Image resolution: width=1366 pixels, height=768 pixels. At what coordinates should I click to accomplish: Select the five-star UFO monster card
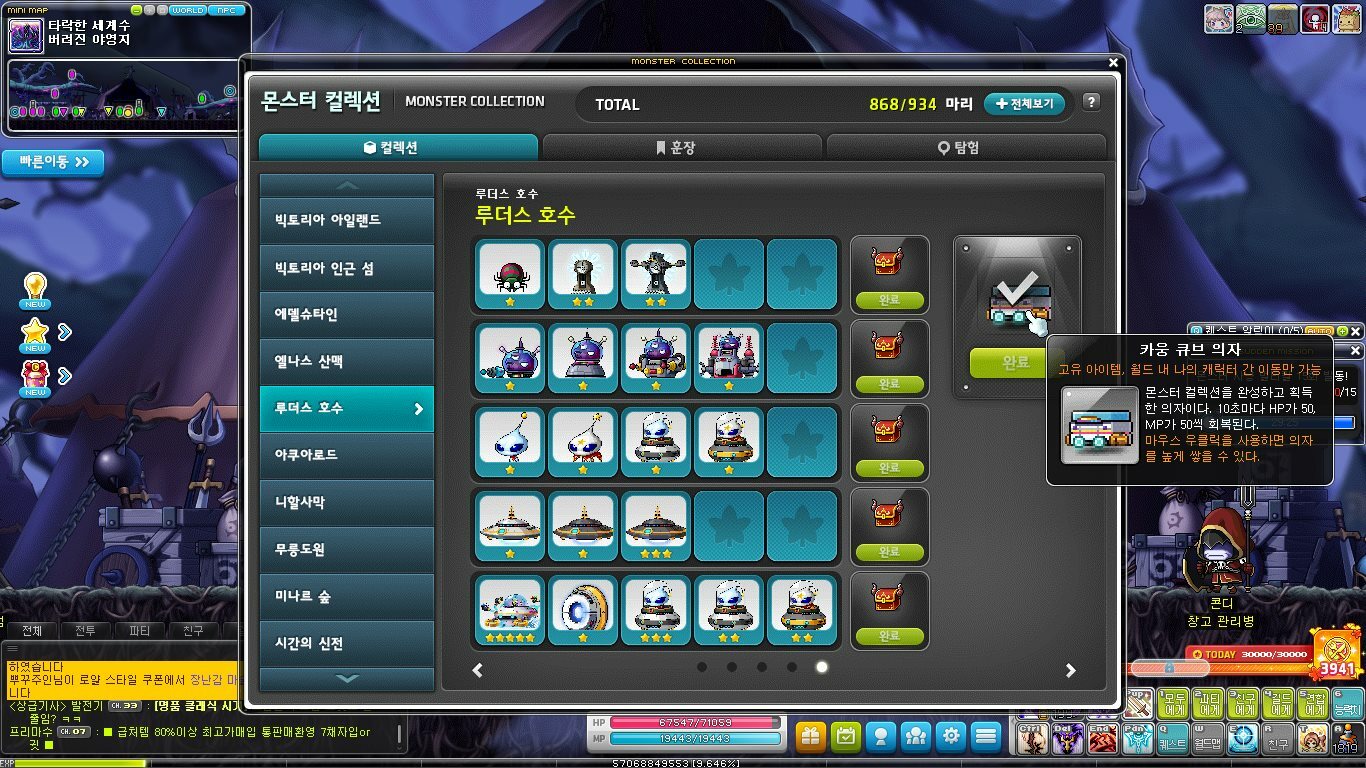(x=510, y=610)
